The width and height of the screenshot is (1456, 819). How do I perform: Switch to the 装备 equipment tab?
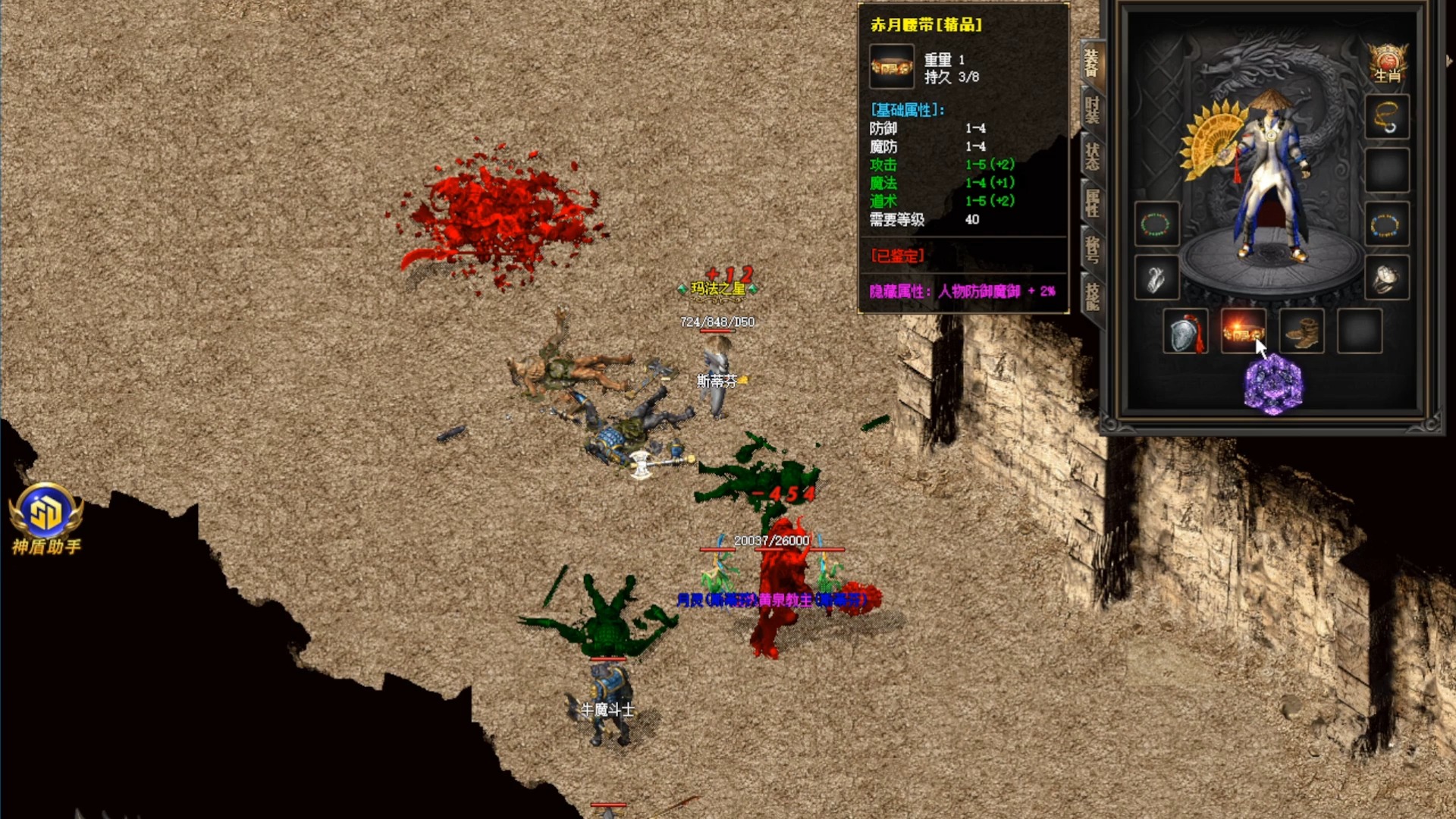(1092, 64)
